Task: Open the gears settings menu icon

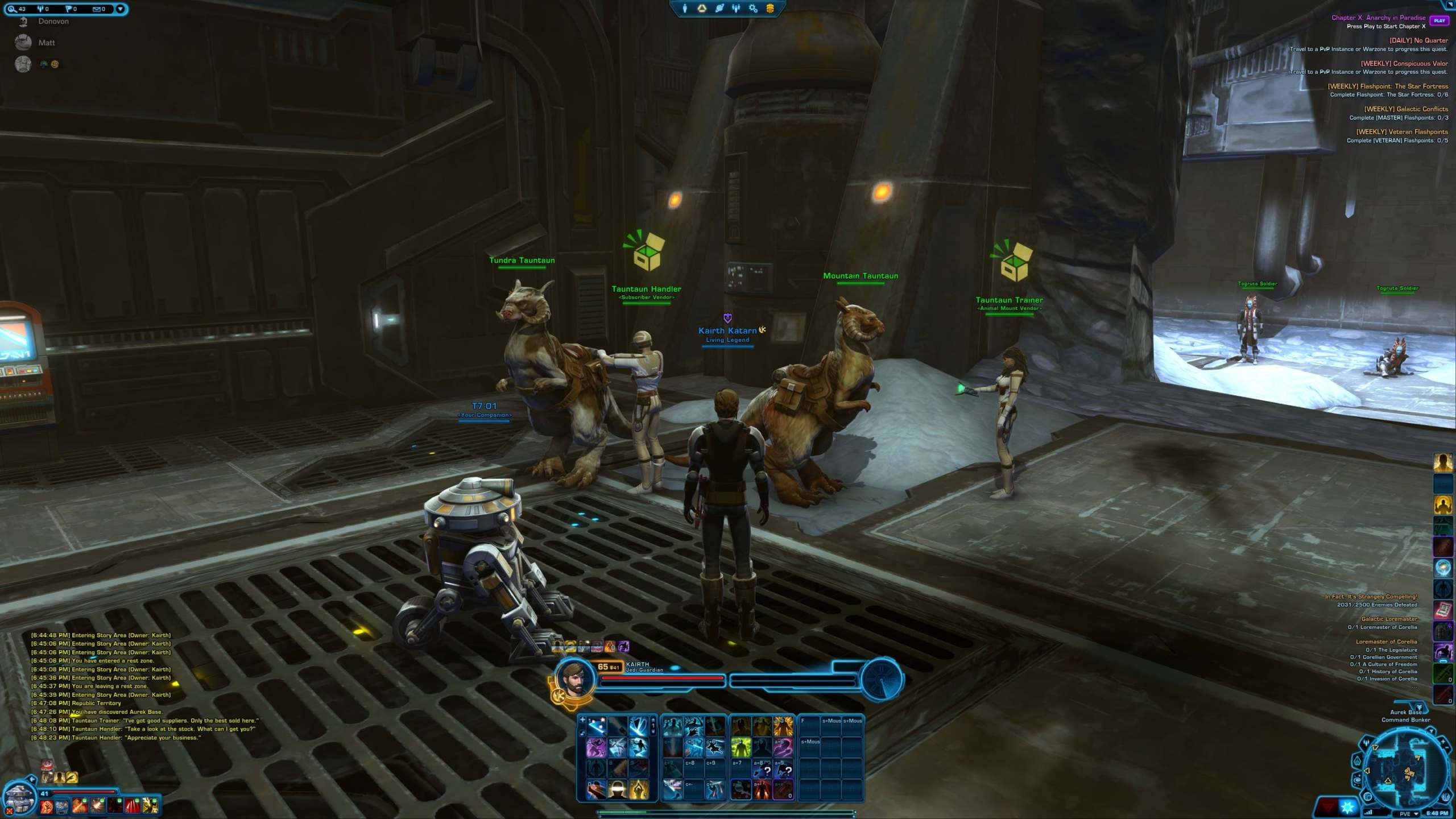Action: 753,9
